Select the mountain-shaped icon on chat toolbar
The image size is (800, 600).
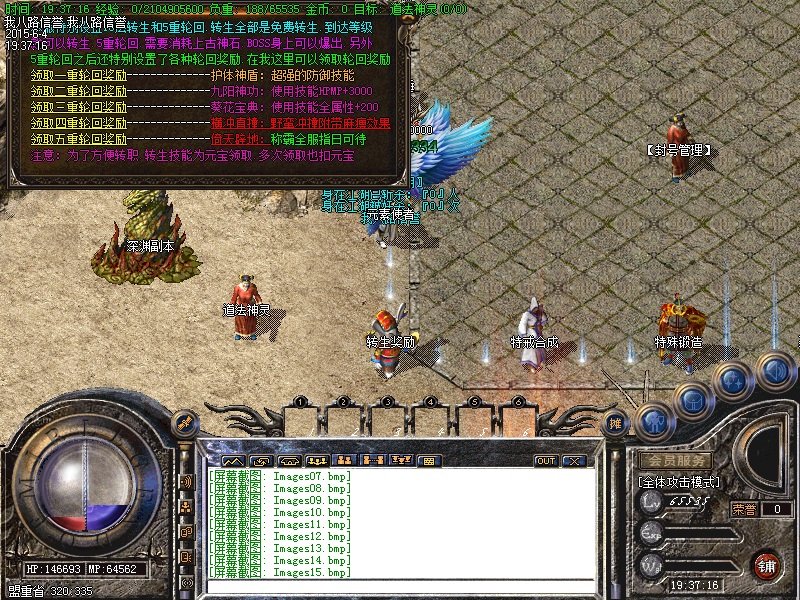point(233,461)
